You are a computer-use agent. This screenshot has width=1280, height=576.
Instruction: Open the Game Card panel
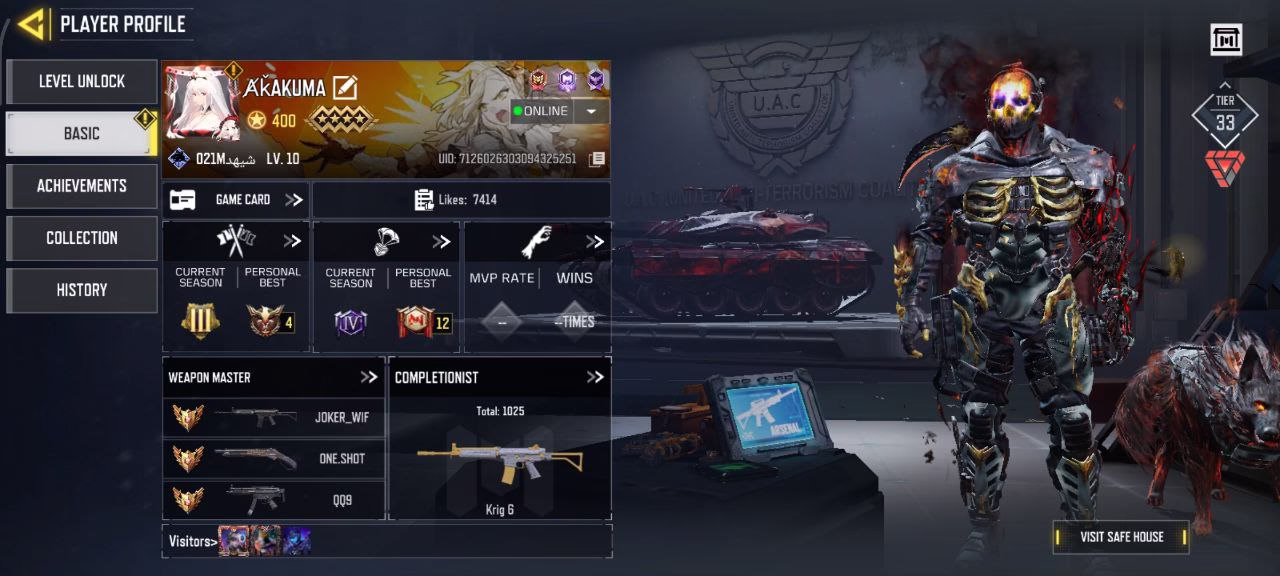[236, 200]
